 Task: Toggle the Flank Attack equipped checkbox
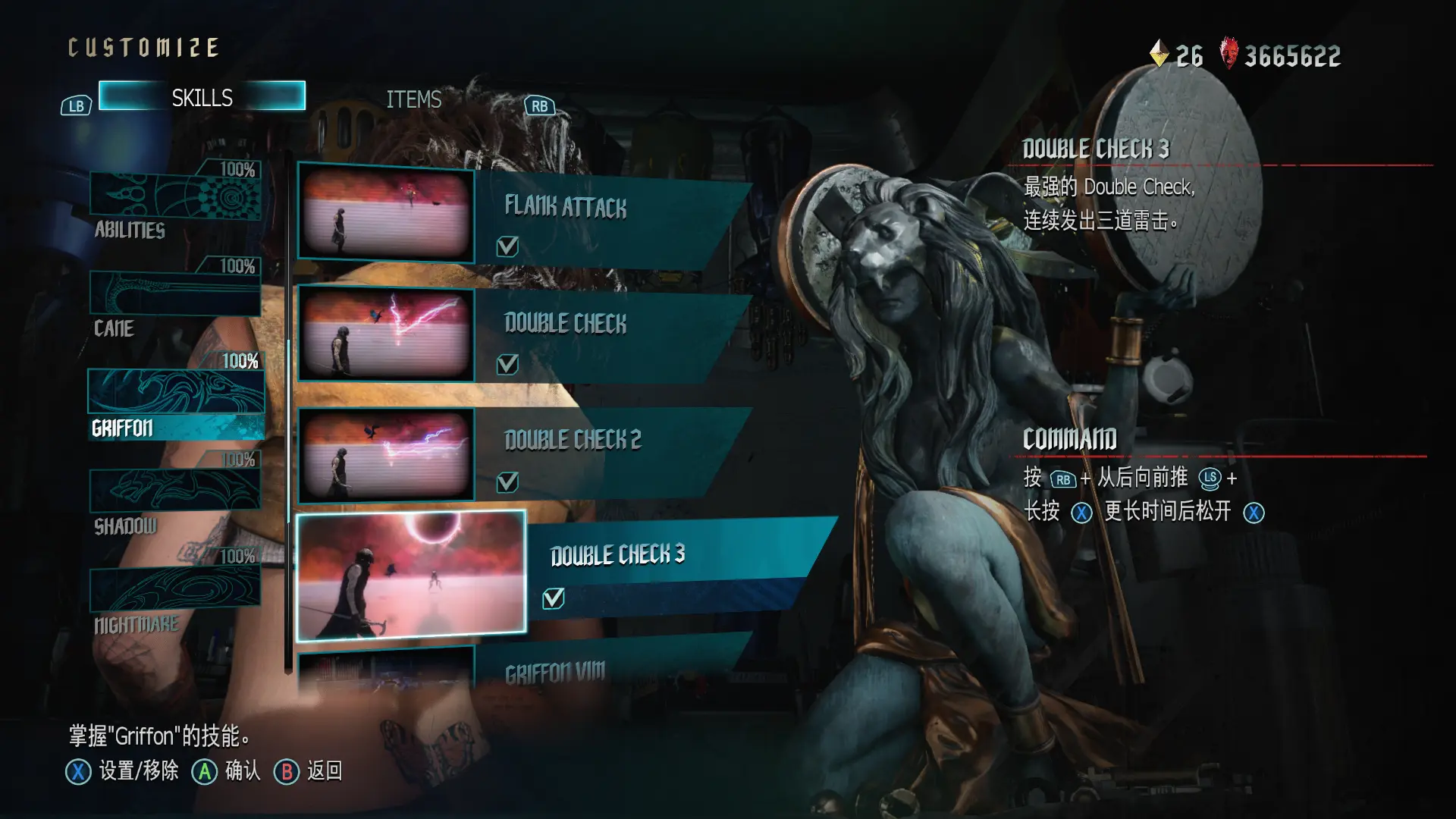[x=507, y=246]
